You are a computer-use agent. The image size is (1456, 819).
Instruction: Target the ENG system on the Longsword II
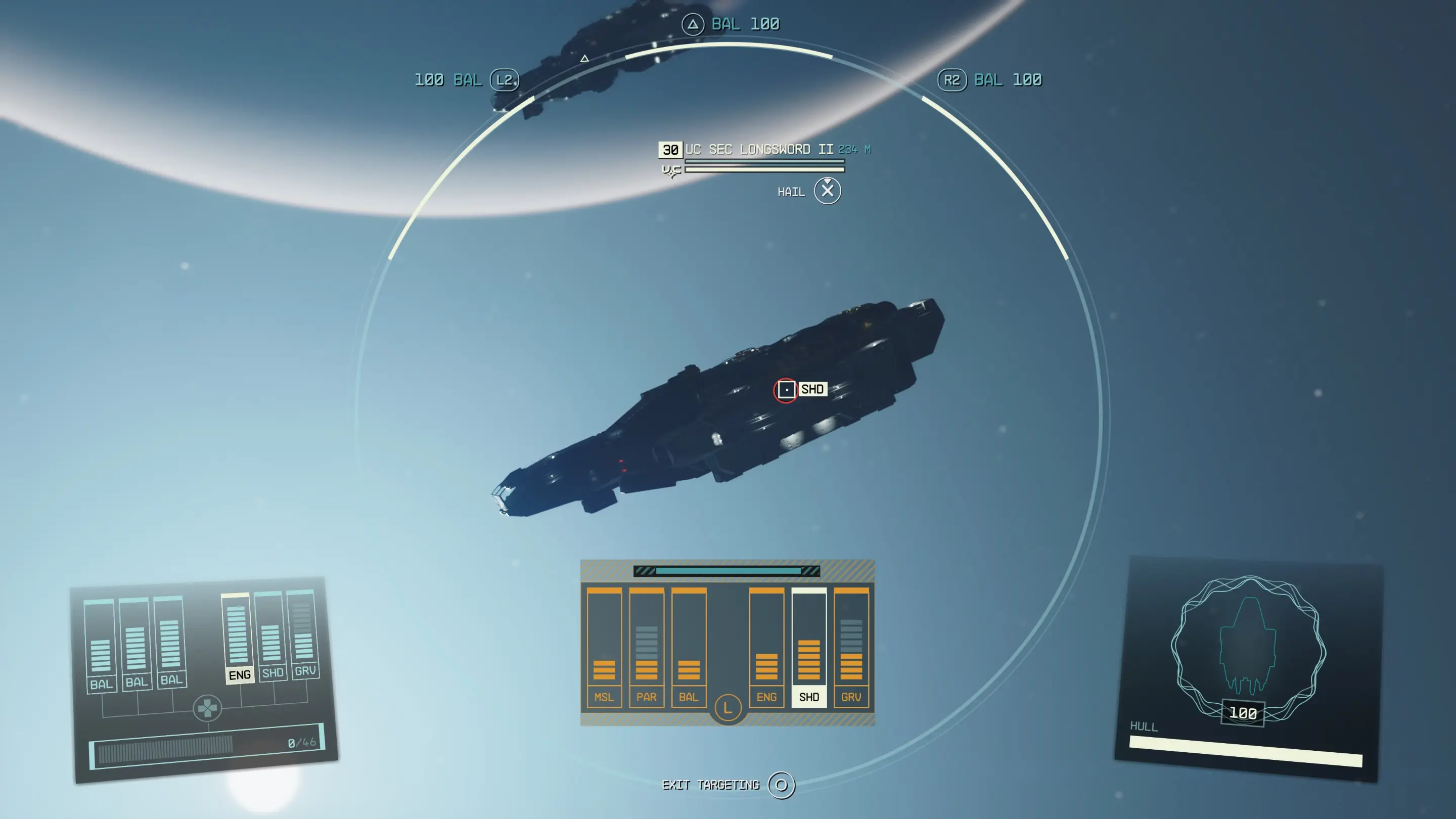tap(767, 645)
